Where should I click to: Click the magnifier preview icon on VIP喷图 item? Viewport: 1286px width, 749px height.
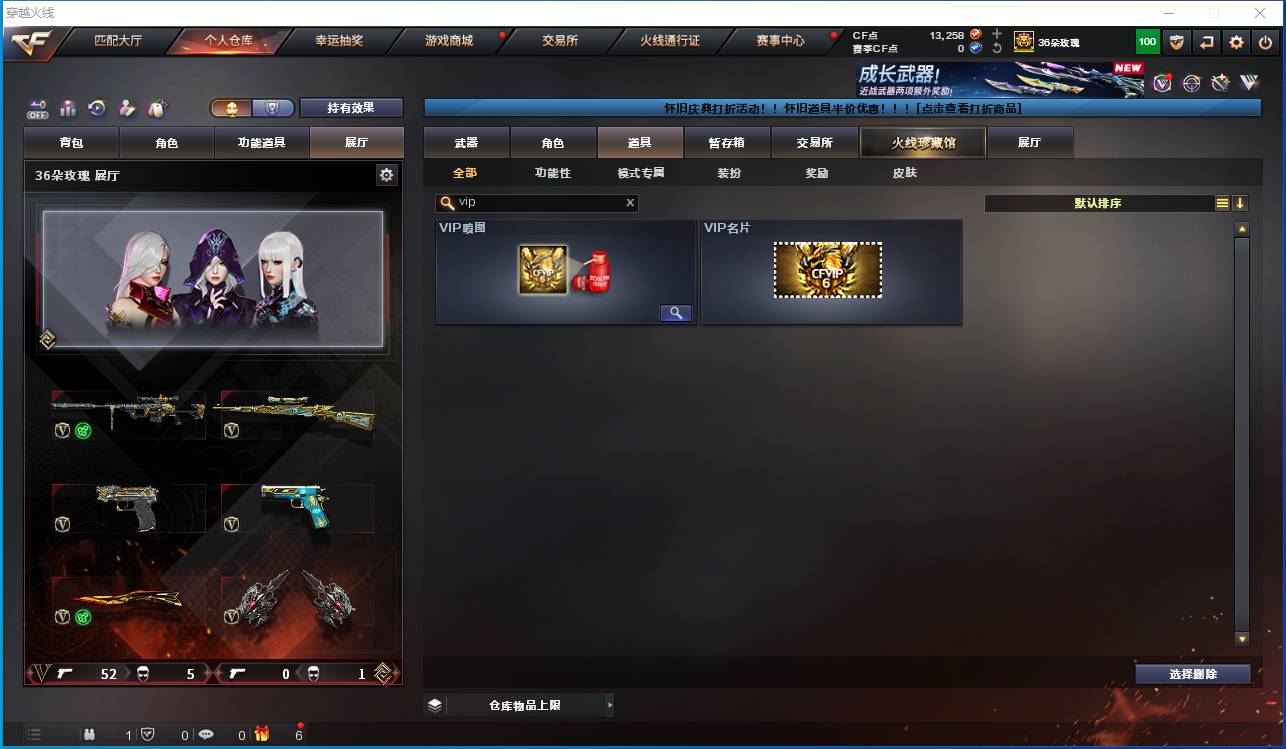675,312
